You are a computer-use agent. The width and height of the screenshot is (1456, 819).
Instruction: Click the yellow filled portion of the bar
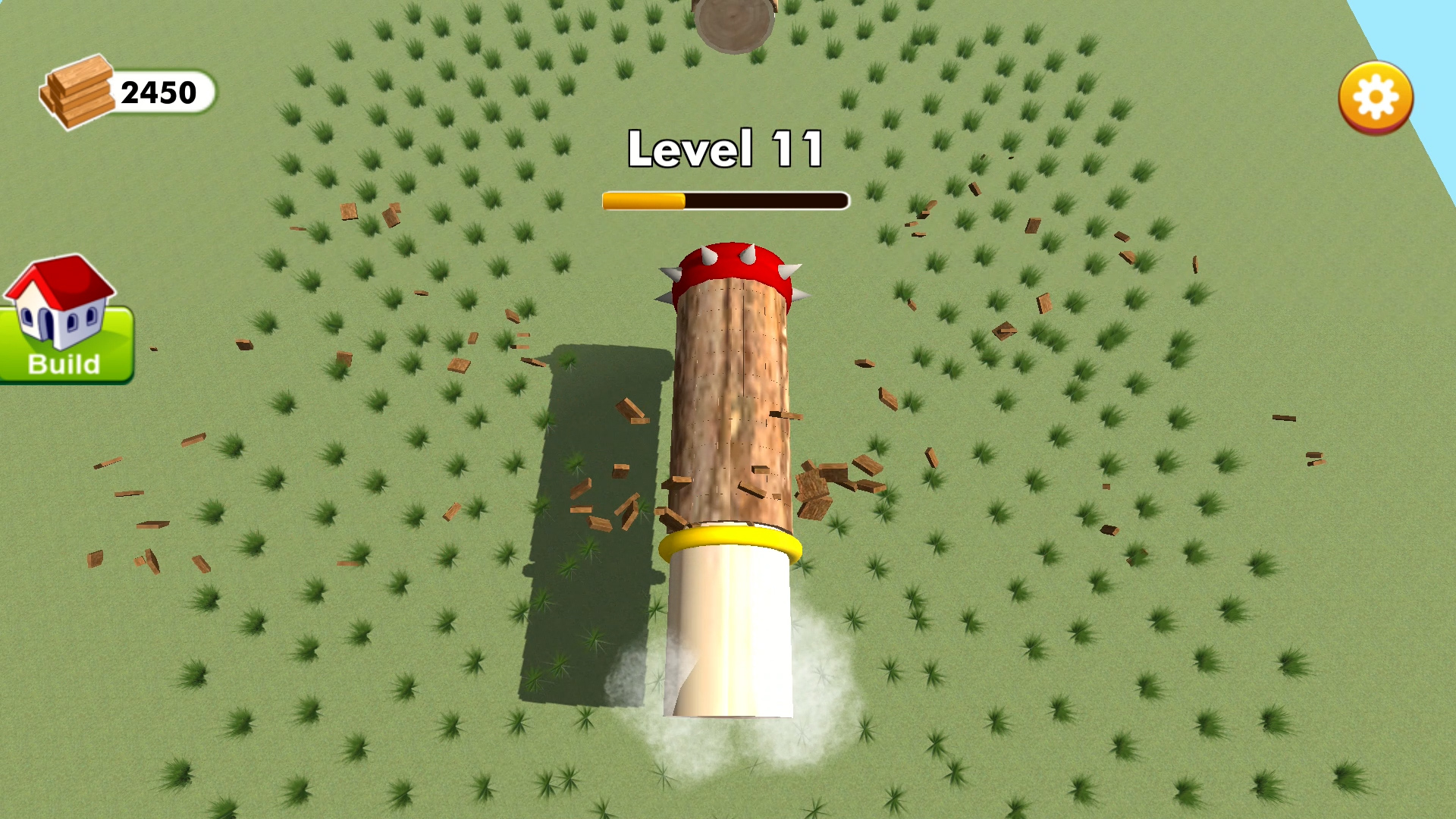point(645,199)
